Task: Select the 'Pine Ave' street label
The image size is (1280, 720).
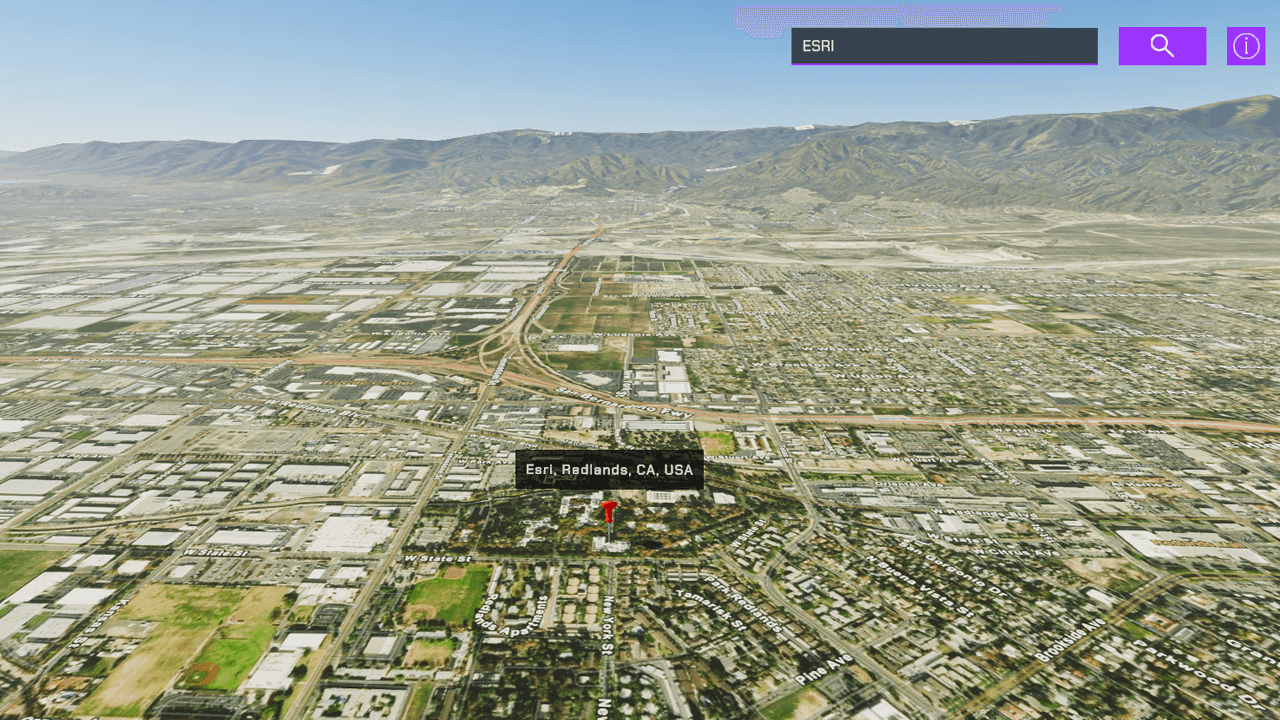Action: tap(825, 668)
